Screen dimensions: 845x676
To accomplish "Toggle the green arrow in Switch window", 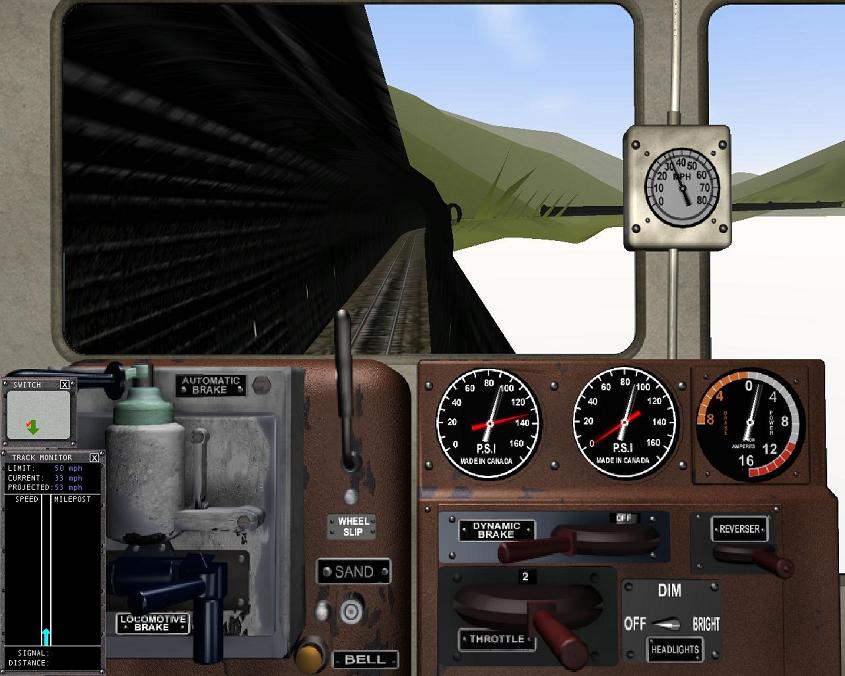I will click(x=32, y=426).
